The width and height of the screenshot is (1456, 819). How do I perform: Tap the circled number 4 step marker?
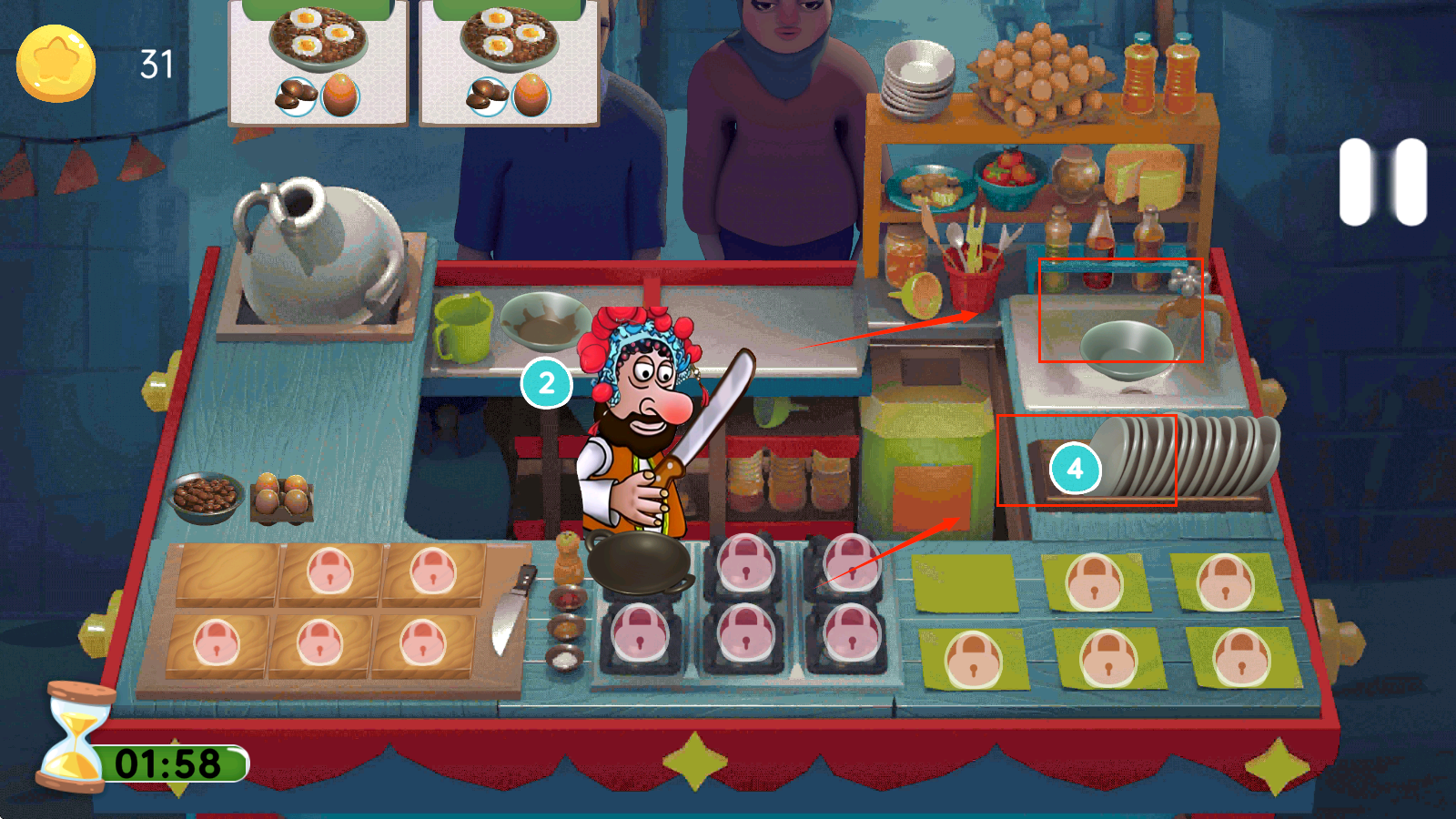pos(1075,469)
